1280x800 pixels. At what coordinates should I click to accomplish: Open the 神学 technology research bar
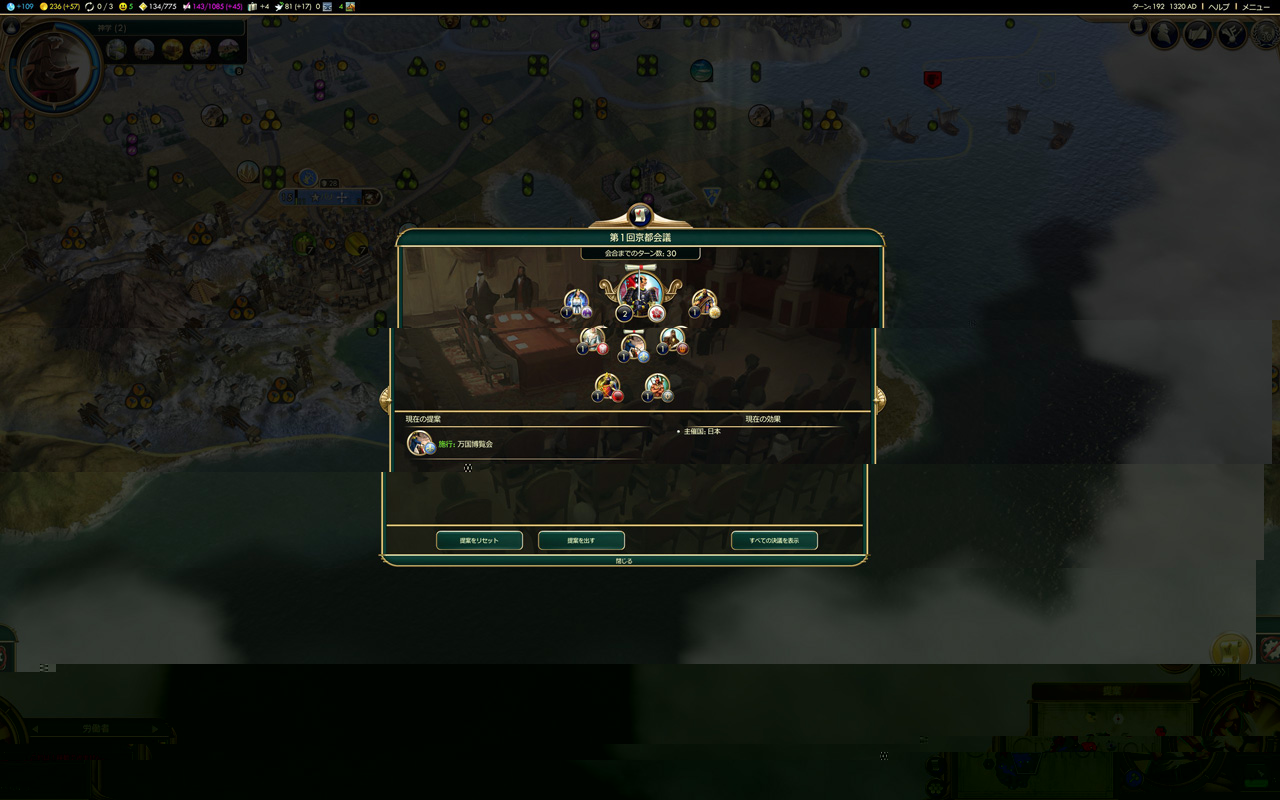pyautogui.click(x=172, y=29)
